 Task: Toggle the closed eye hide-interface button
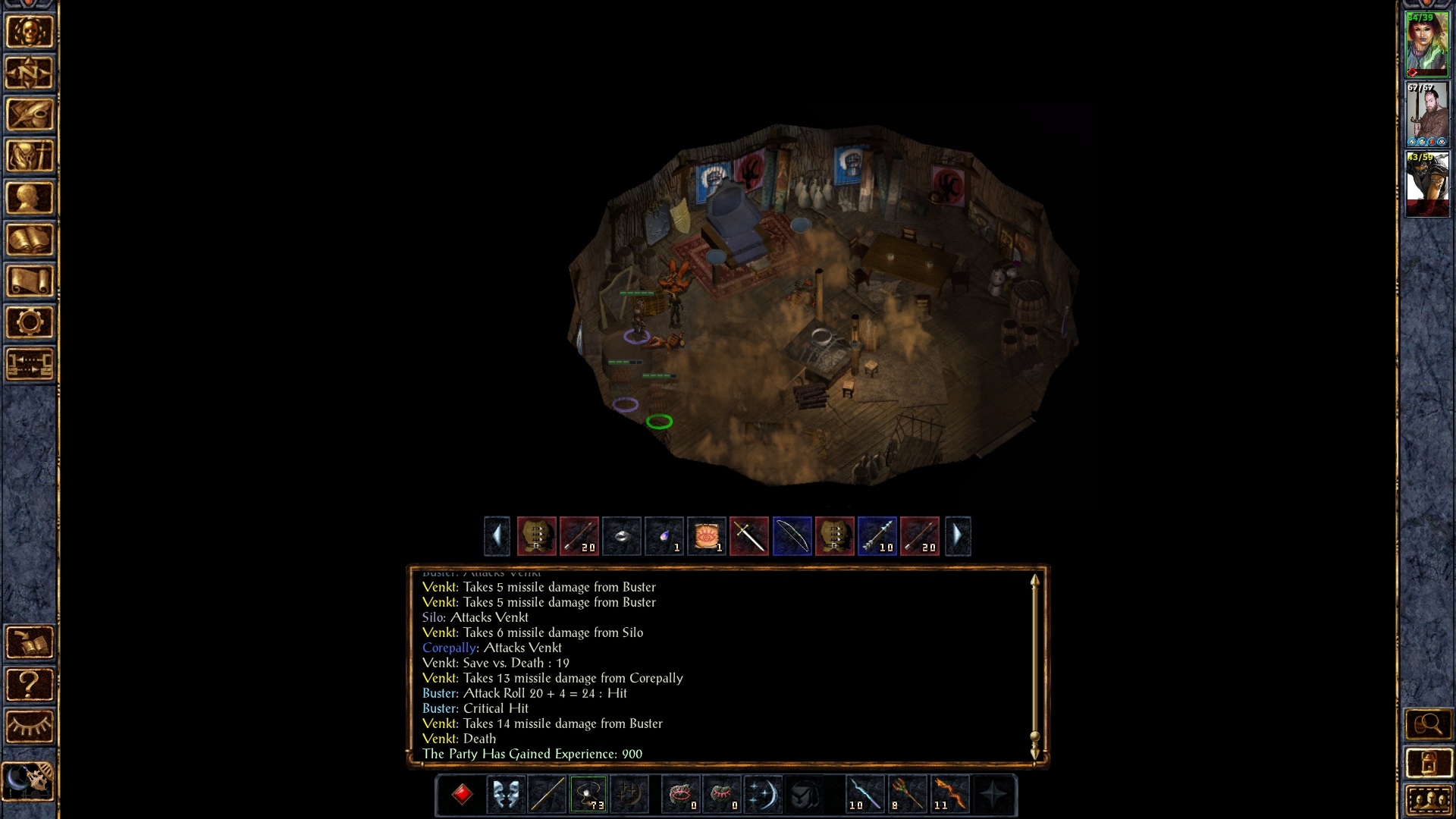click(30, 726)
